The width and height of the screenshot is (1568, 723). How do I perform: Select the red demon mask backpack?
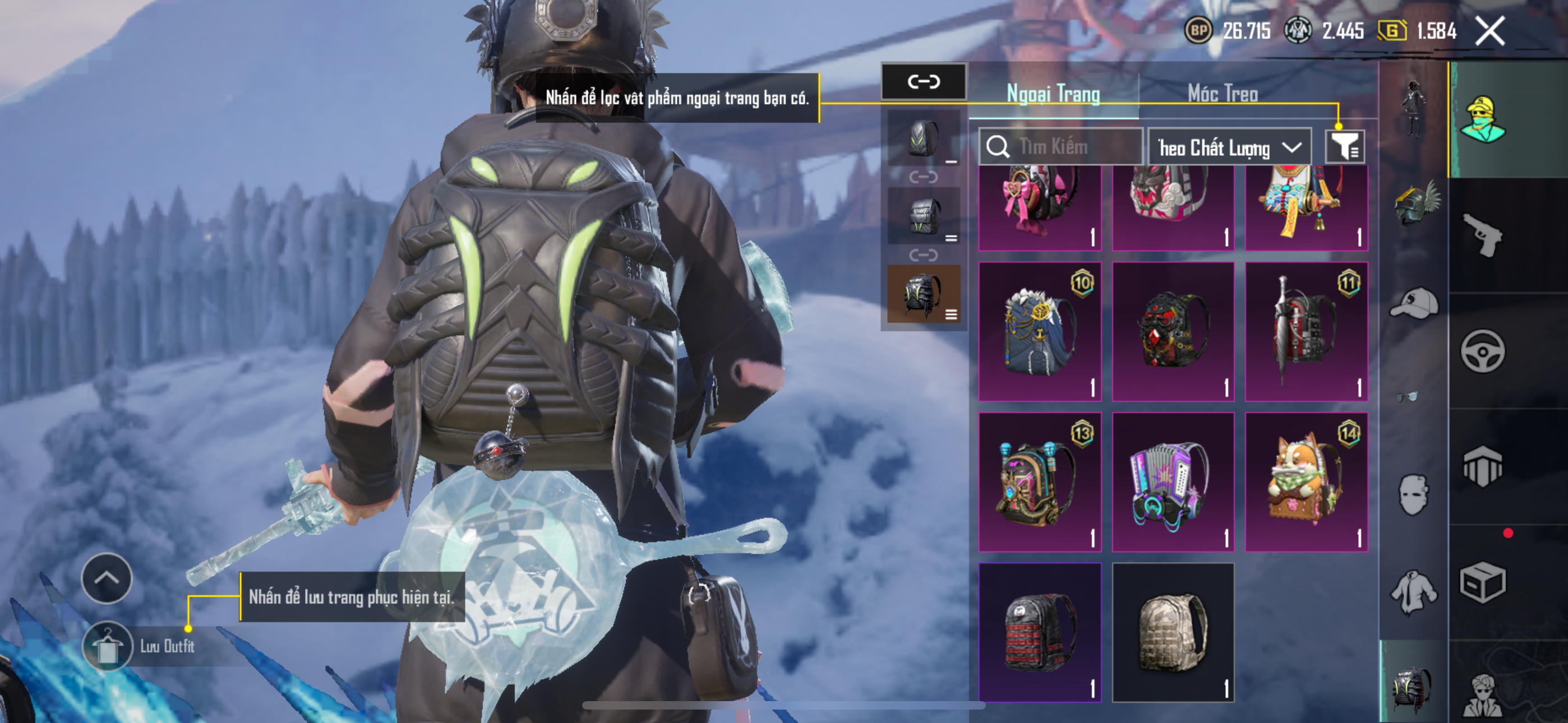tap(1172, 332)
